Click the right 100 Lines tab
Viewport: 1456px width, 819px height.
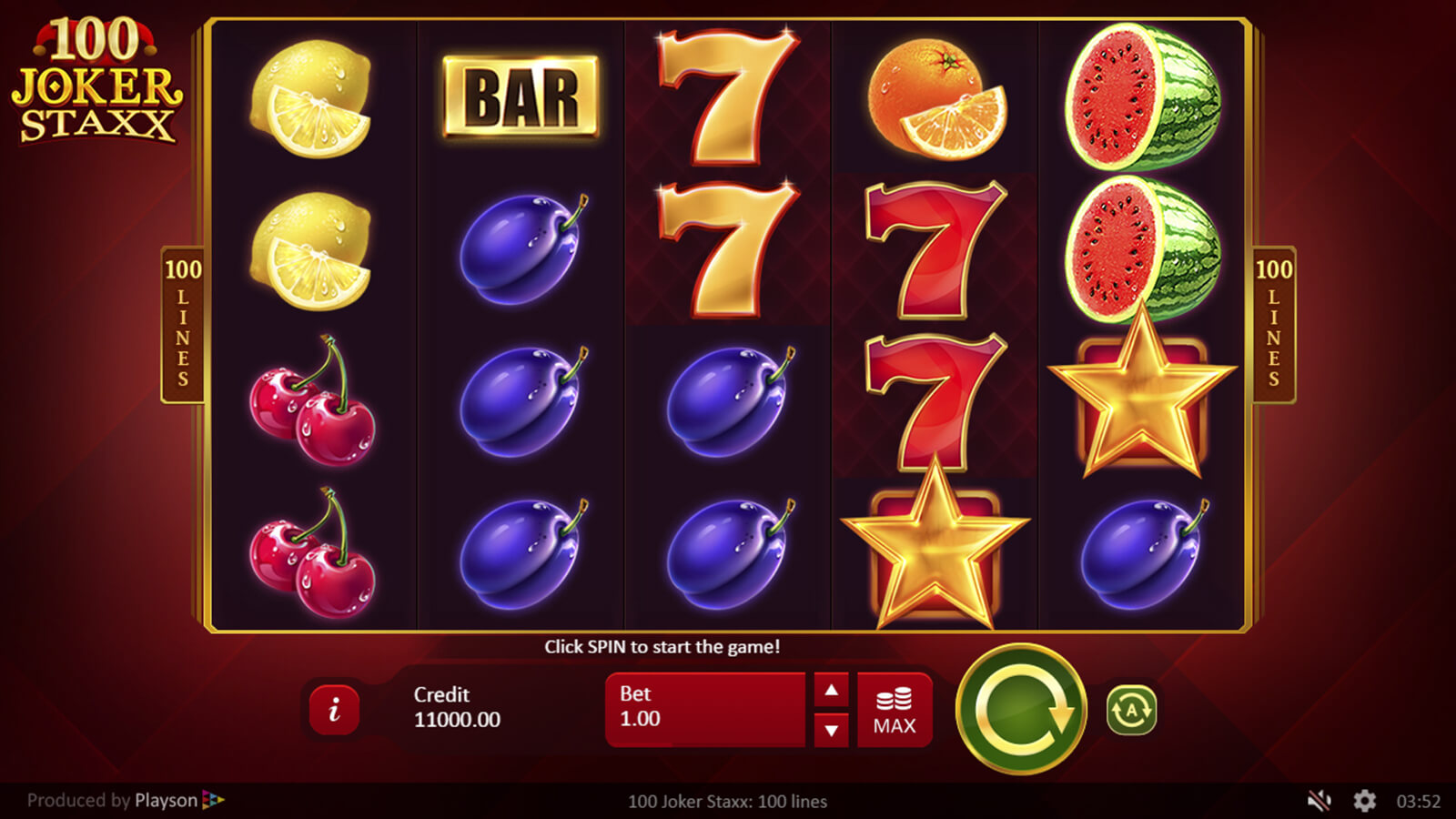tap(1273, 324)
